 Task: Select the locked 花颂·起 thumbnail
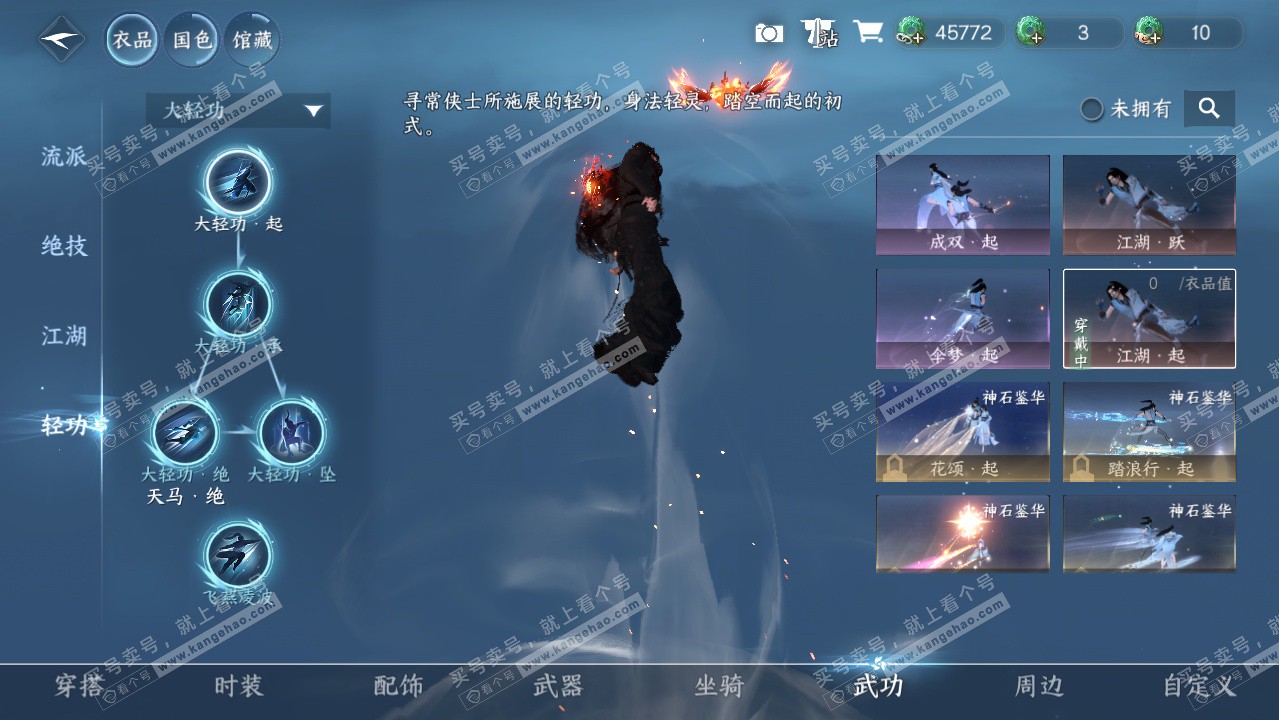click(963, 432)
